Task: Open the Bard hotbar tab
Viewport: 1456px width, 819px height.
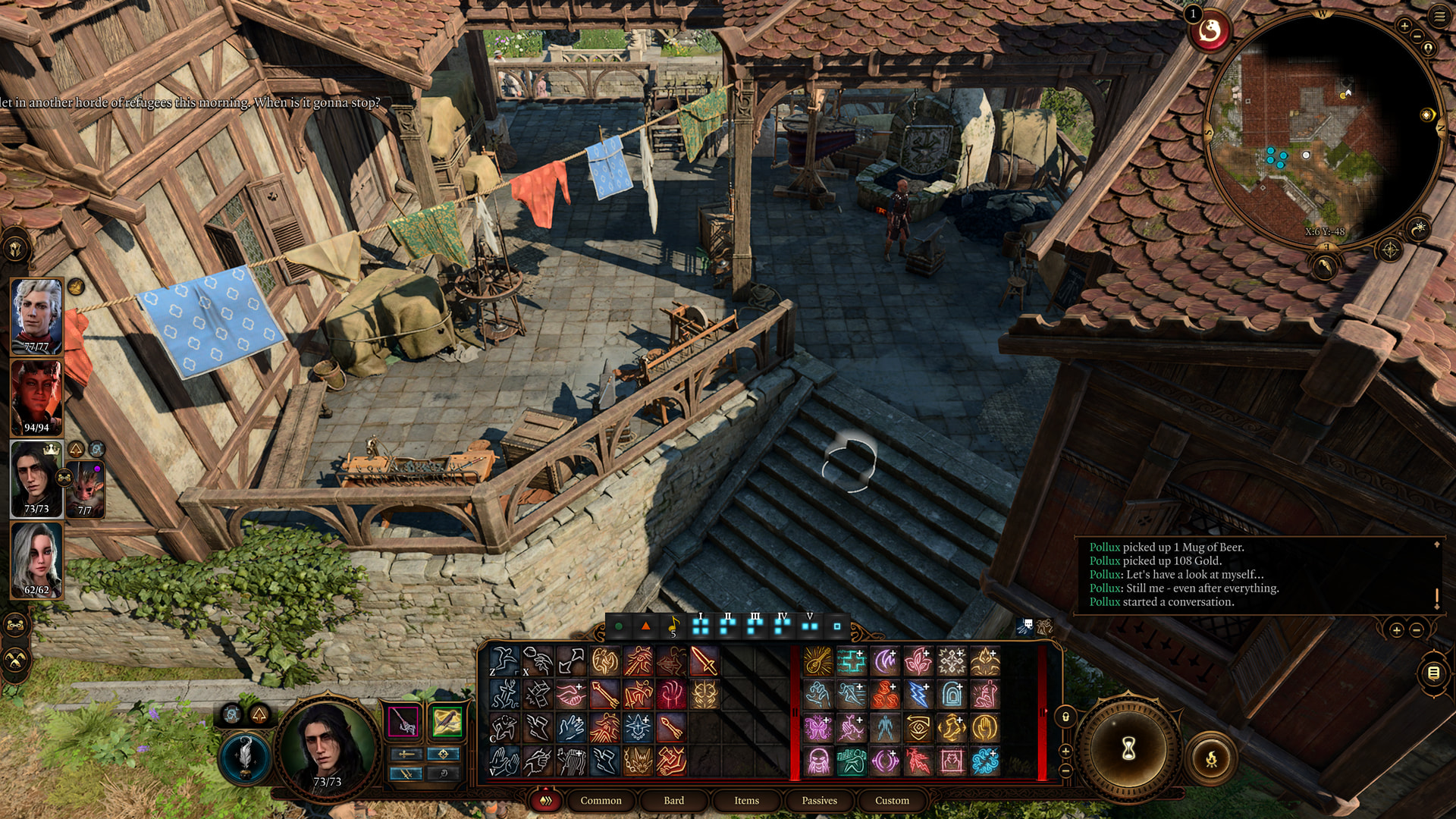Action: point(673,801)
